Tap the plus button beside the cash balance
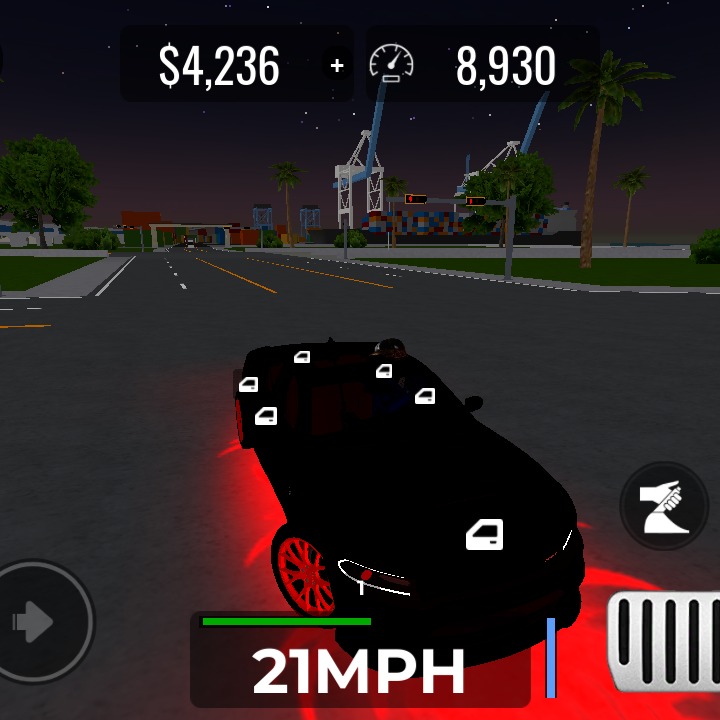 (337, 66)
